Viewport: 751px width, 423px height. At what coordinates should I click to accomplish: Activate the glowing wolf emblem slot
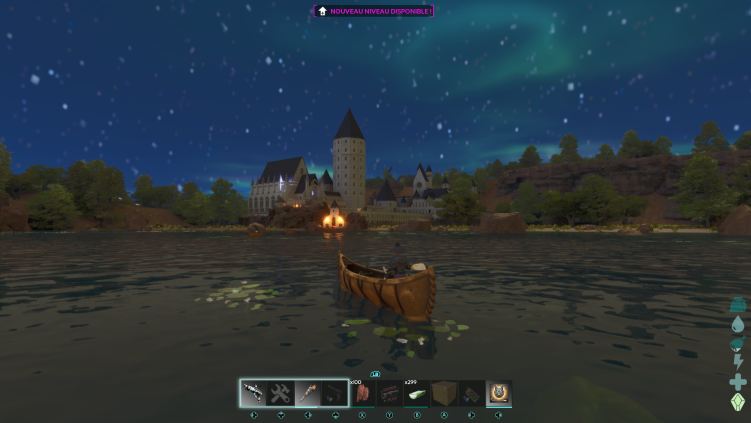coord(497,393)
